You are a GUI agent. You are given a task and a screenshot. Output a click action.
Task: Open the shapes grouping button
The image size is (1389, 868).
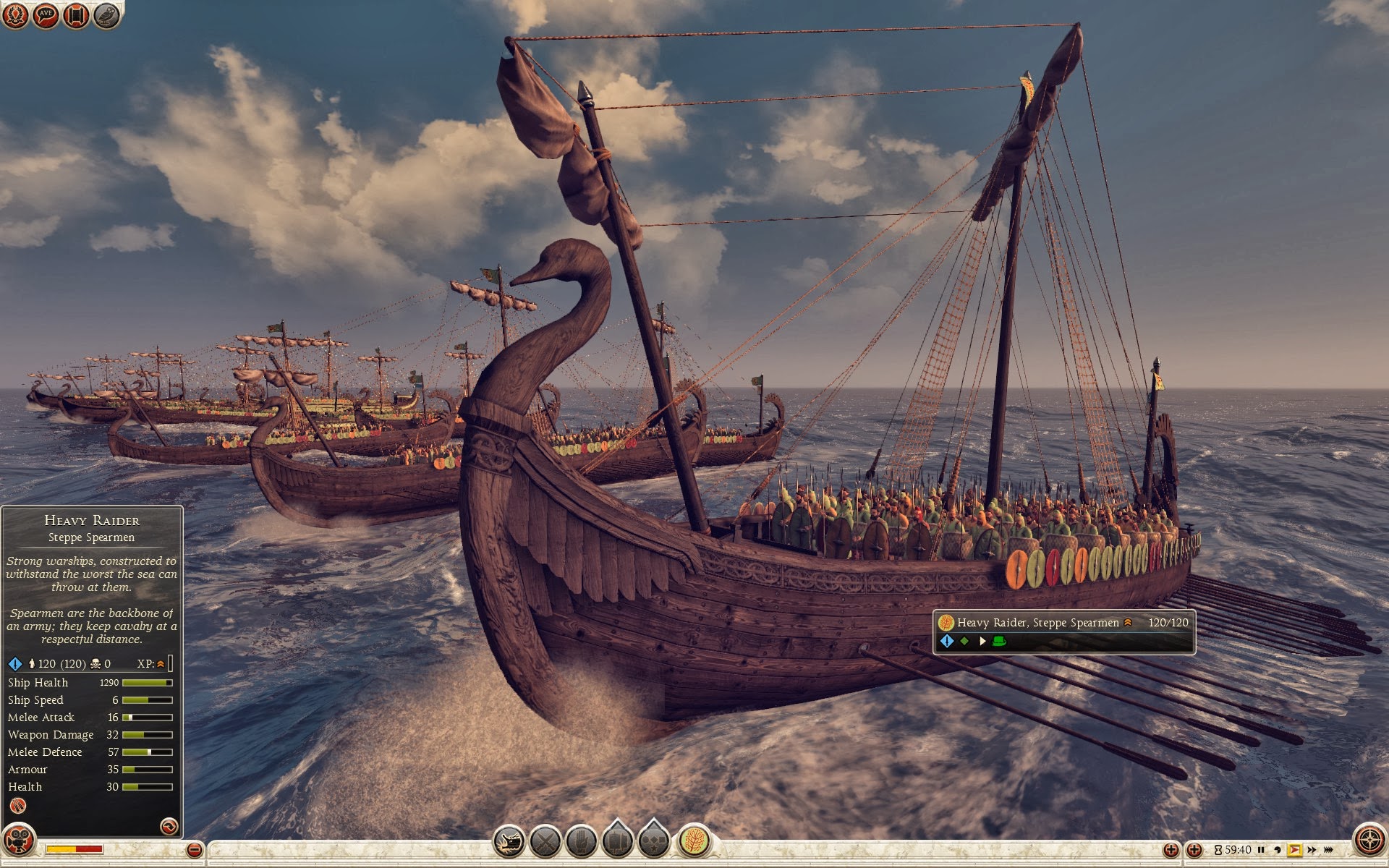click(653, 841)
